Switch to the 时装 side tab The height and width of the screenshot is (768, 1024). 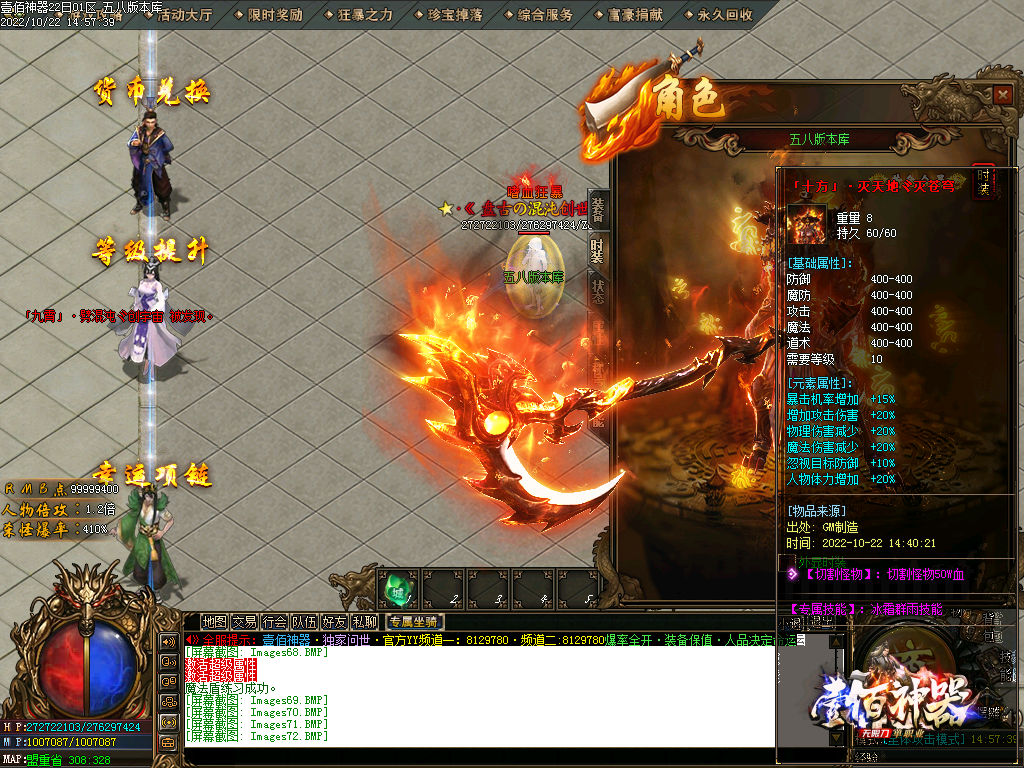[x=597, y=251]
